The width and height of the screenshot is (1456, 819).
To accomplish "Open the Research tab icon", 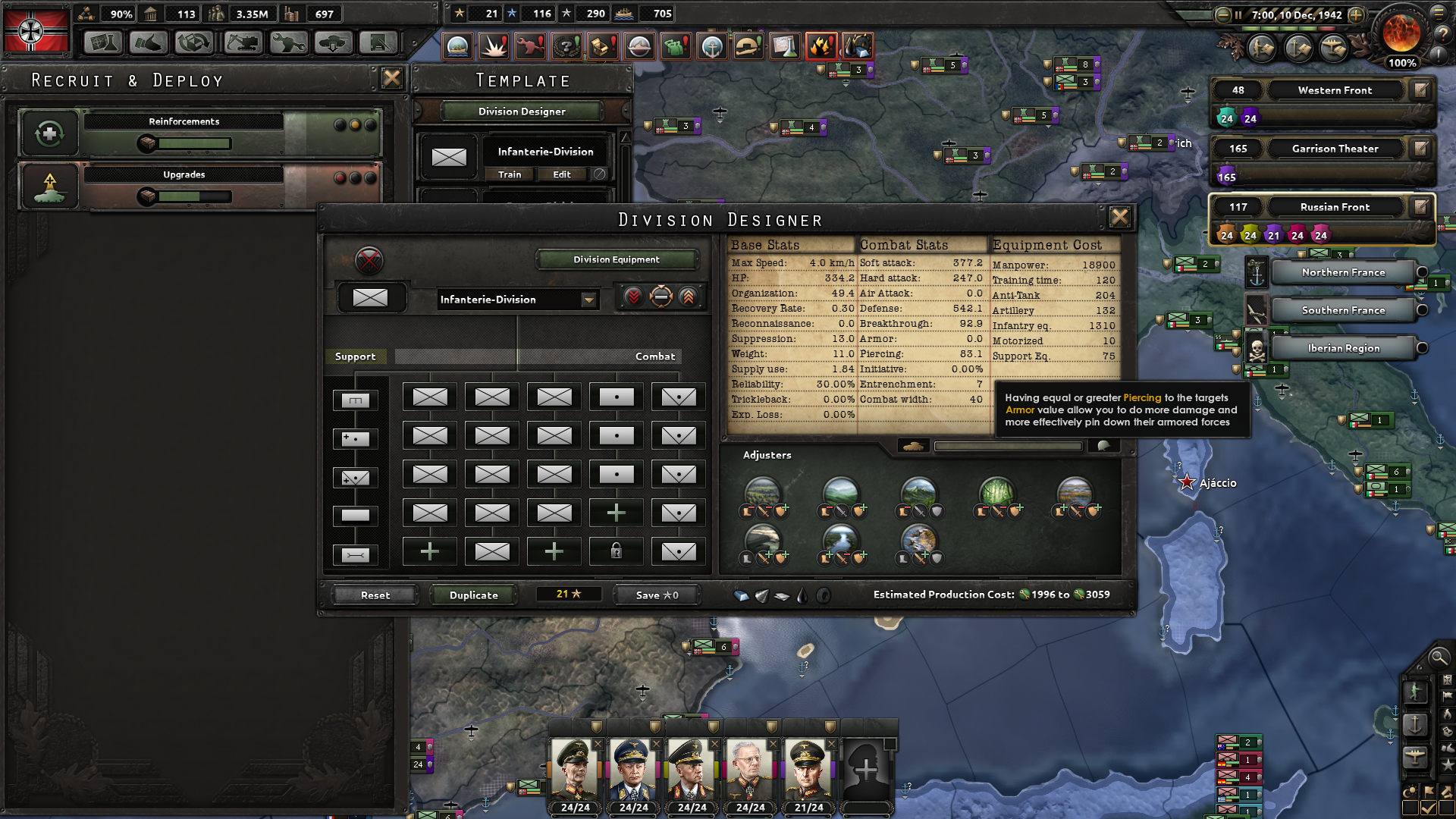I will [x=103, y=42].
